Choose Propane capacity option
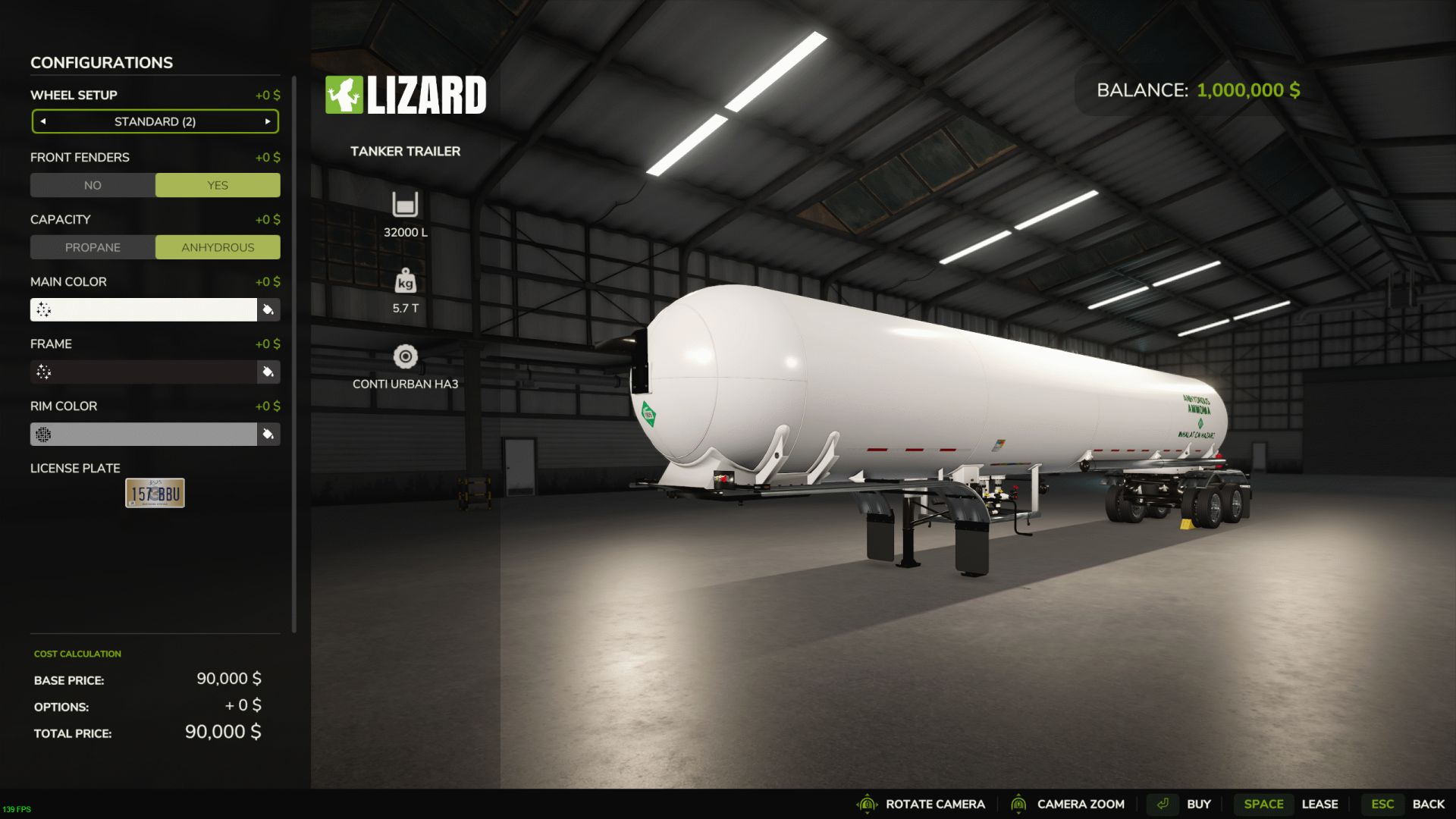 93,247
